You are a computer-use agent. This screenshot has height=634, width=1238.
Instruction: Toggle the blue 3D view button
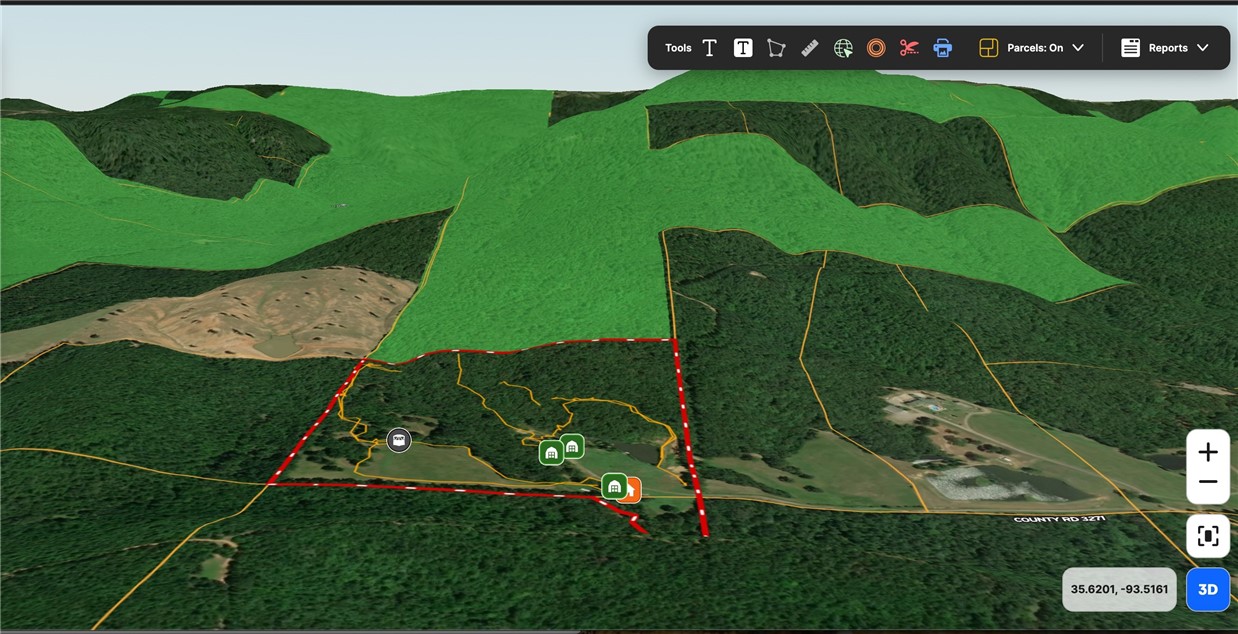tap(1208, 589)
